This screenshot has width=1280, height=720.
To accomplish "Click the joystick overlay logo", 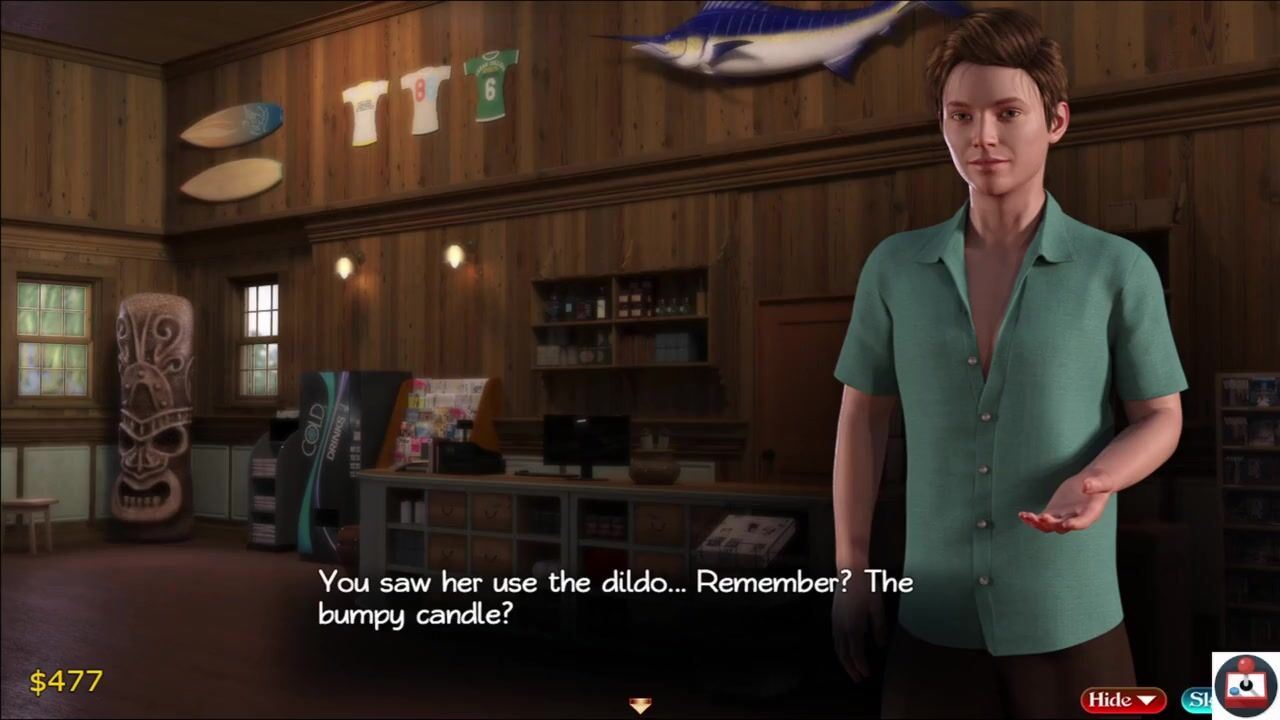I will [x=1245, y=685].
